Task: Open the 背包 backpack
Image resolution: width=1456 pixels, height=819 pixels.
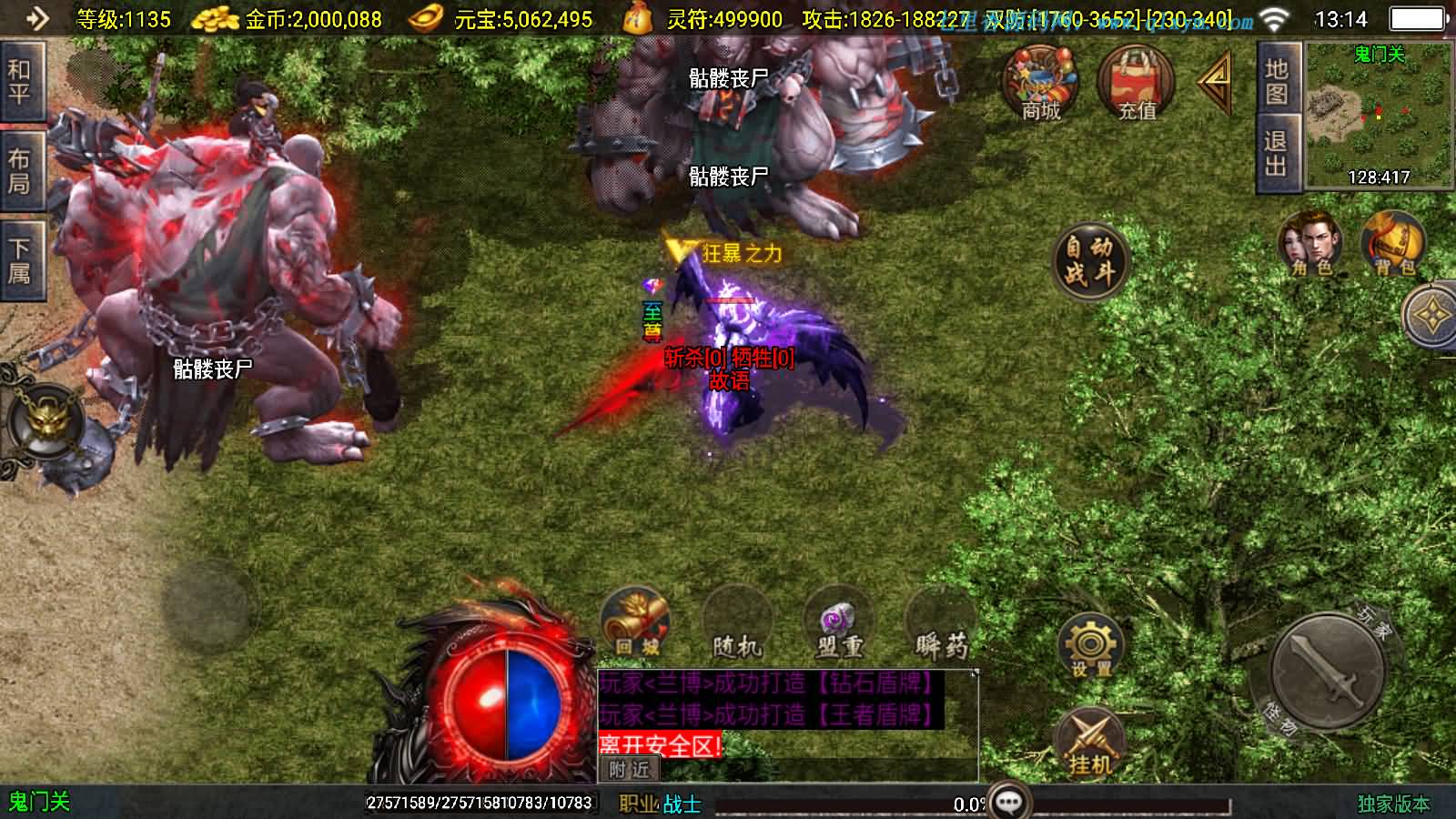Action: click(1393, 244)
